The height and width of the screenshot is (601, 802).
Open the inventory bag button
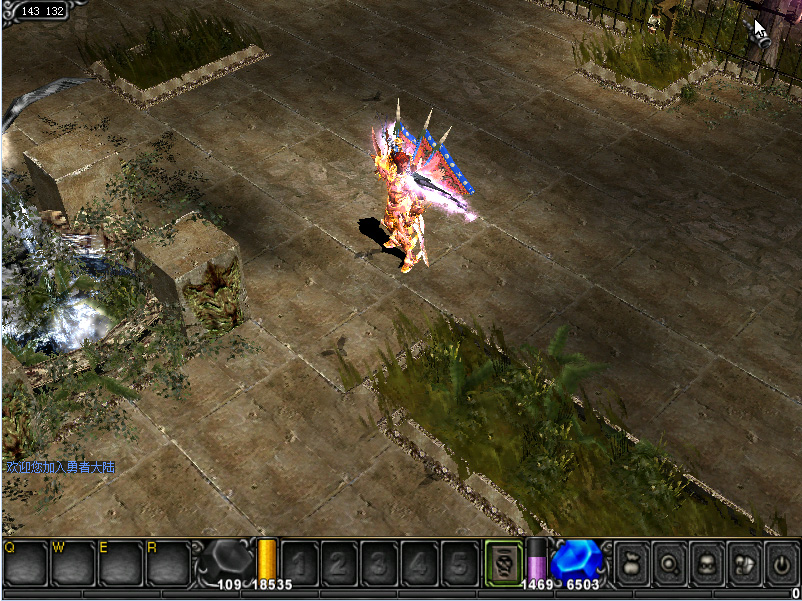[634, 563]
